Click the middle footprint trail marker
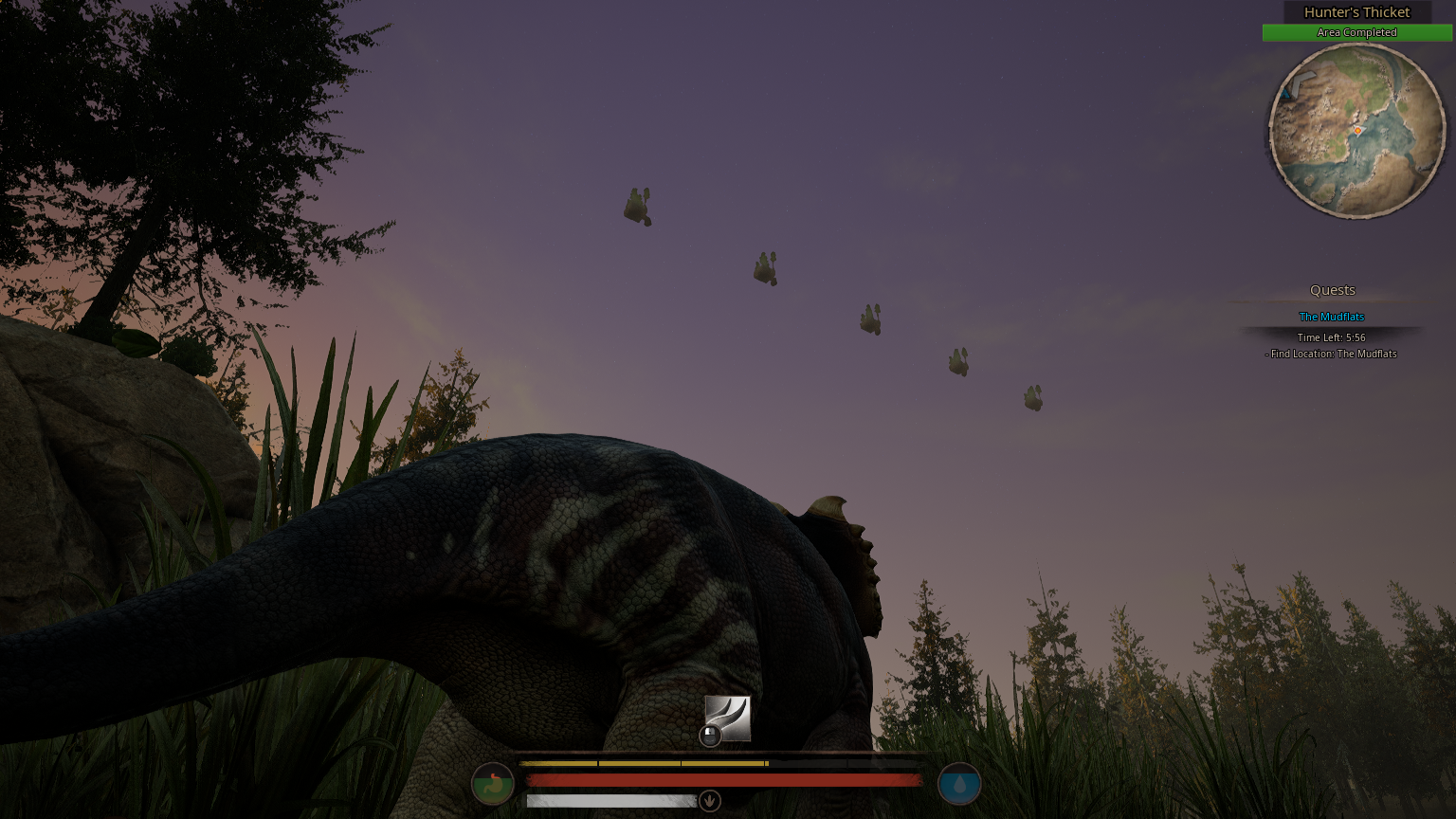Screen dimensions: 1456x819 869,319
